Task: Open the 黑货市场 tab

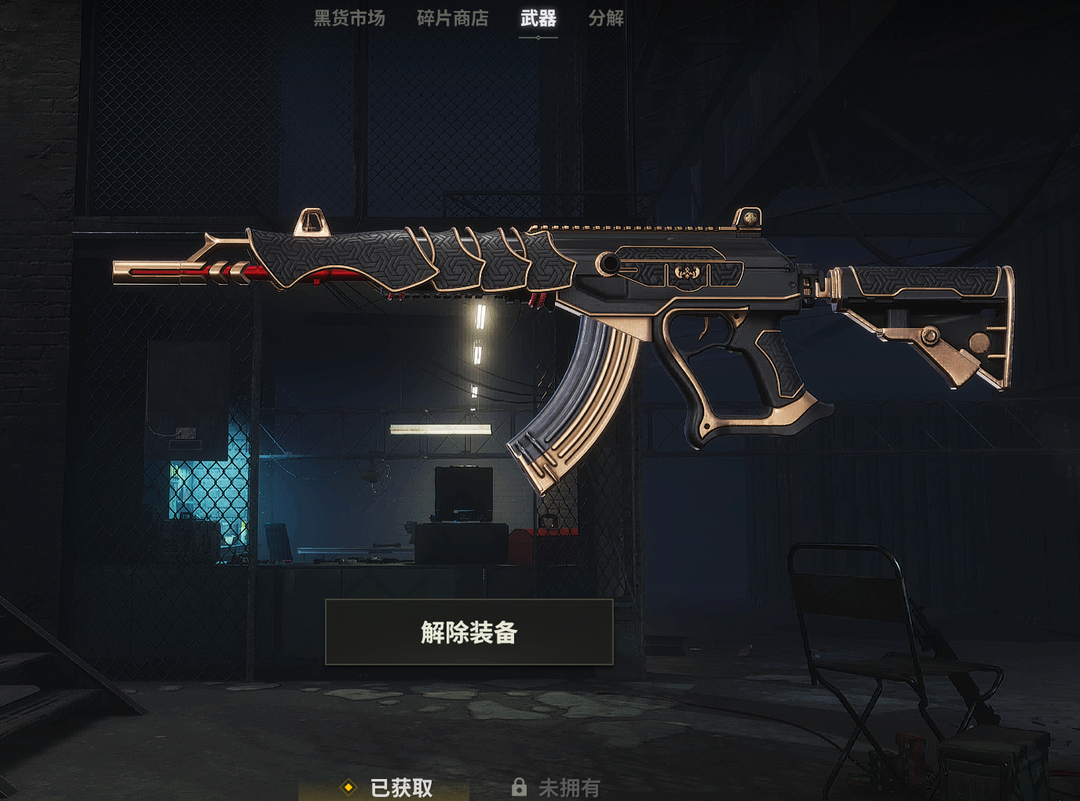Action: [x=349, y=18]
